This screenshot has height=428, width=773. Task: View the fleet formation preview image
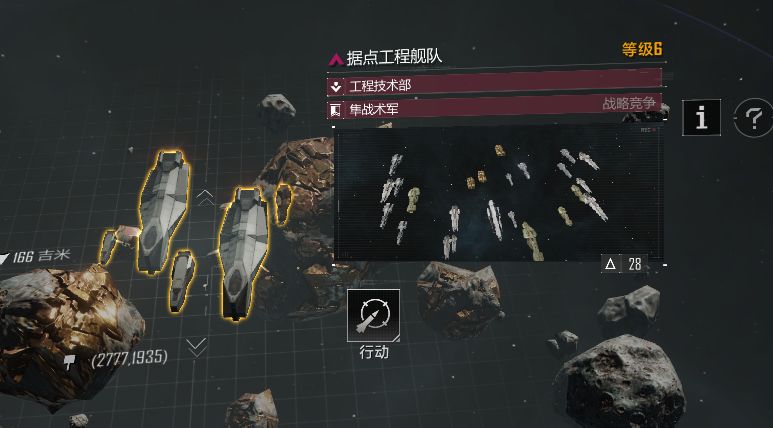pos(498,193)
